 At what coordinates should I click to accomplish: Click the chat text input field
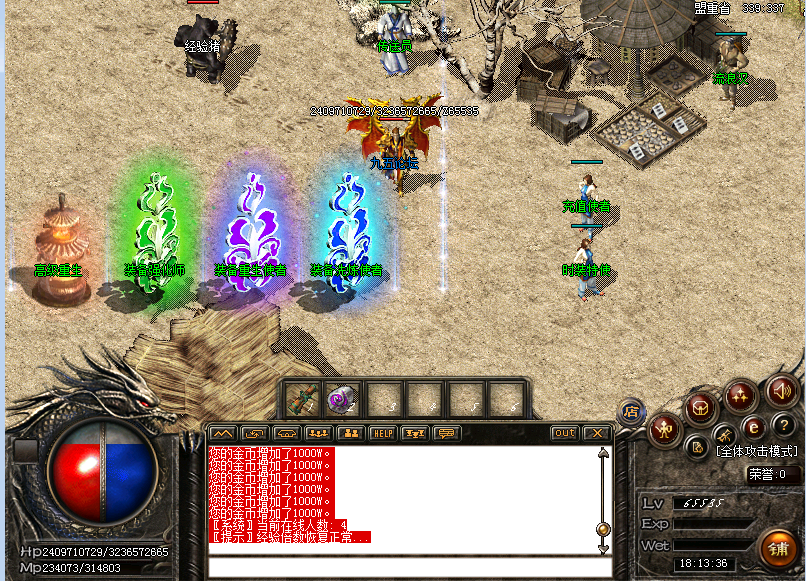400,567
